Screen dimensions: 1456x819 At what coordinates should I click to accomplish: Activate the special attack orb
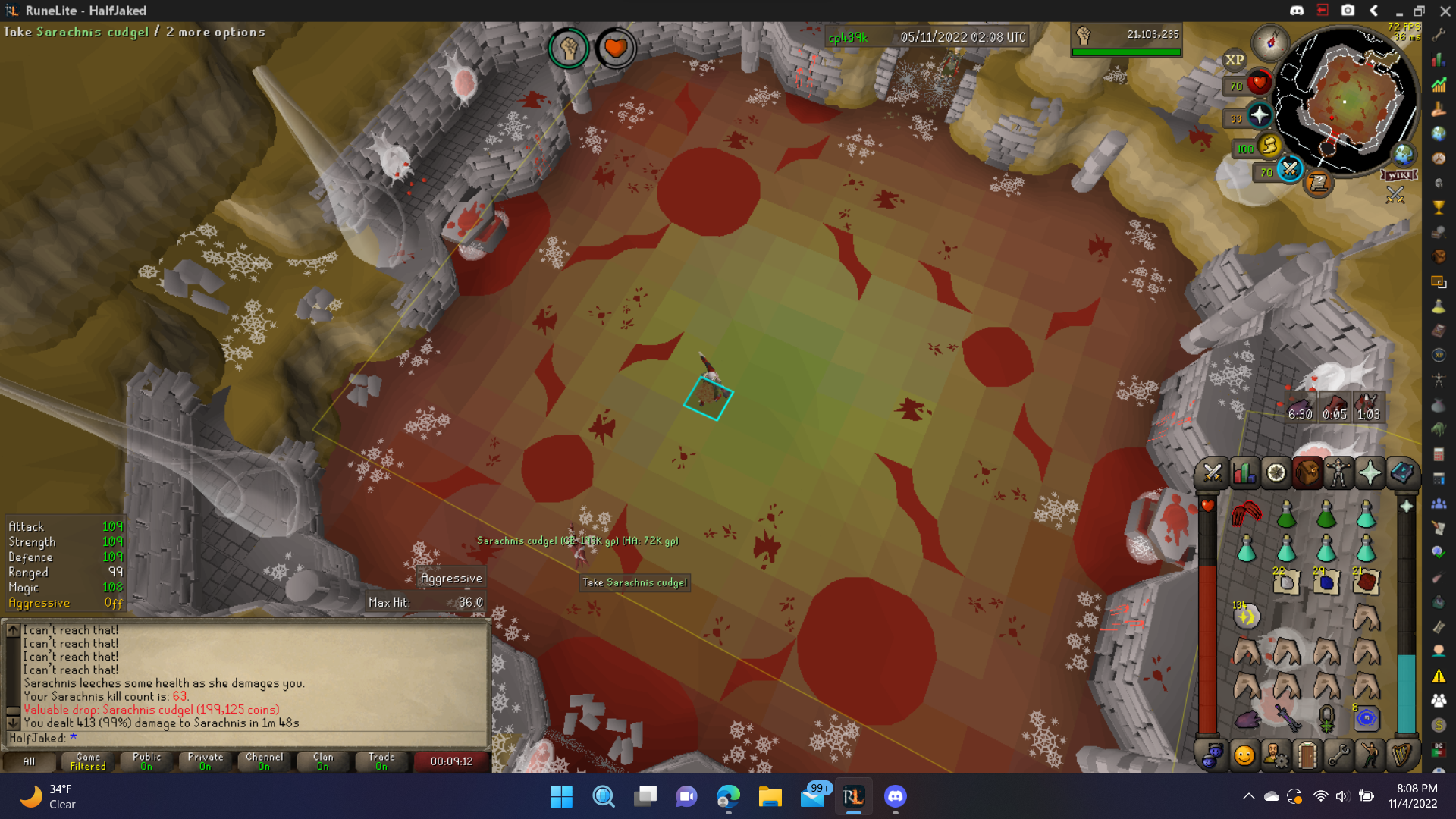click(1289, 168)
